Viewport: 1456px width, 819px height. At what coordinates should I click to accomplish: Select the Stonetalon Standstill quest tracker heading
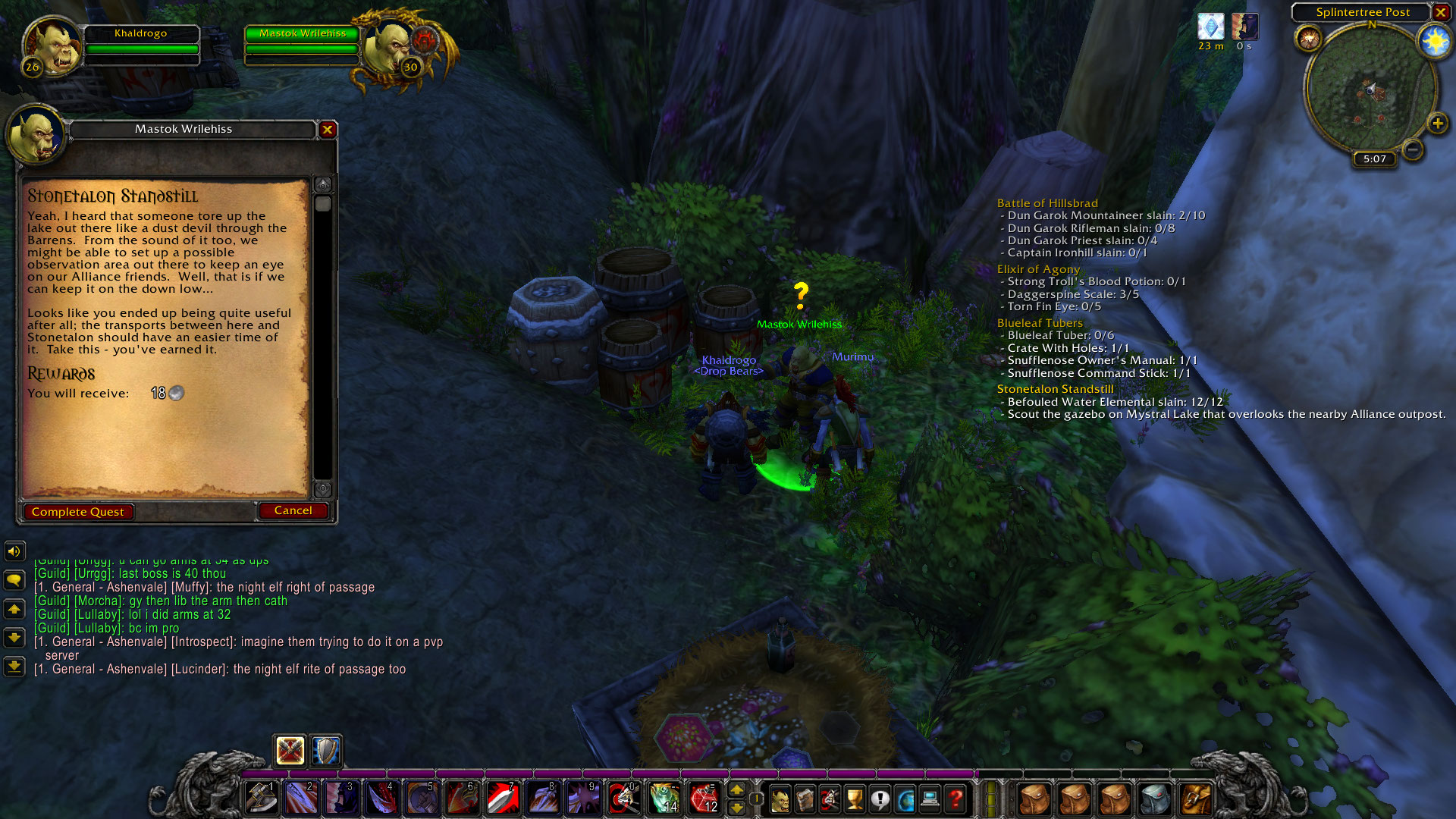pyautogui.click(x=1055, y=388)
